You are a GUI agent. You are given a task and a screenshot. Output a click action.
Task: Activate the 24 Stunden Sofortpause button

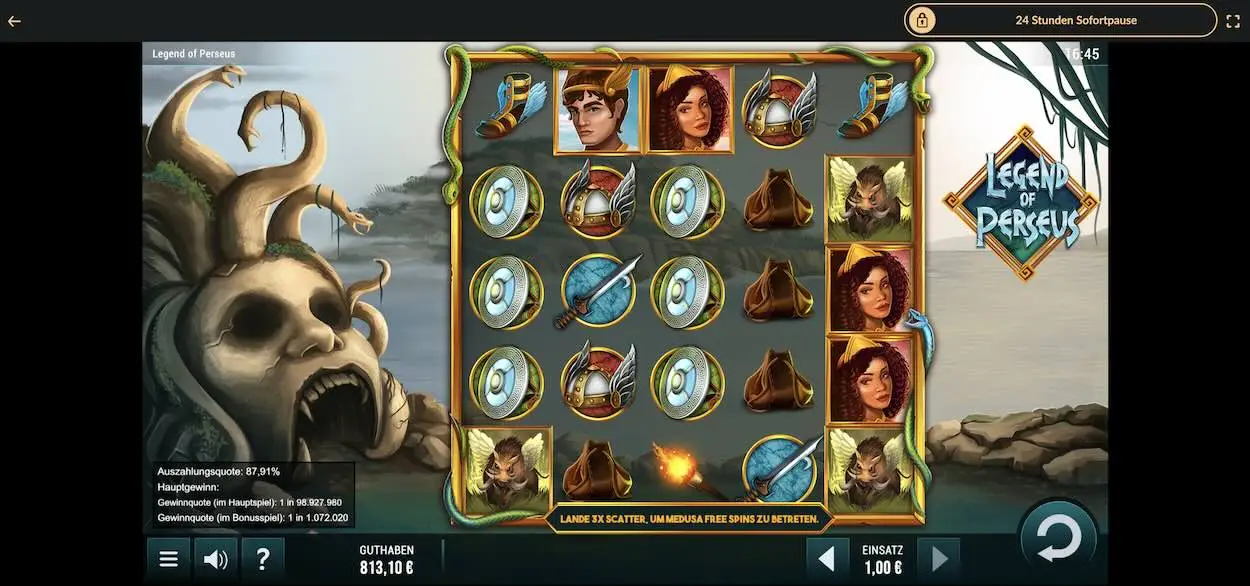click(x=1060, y=20)
